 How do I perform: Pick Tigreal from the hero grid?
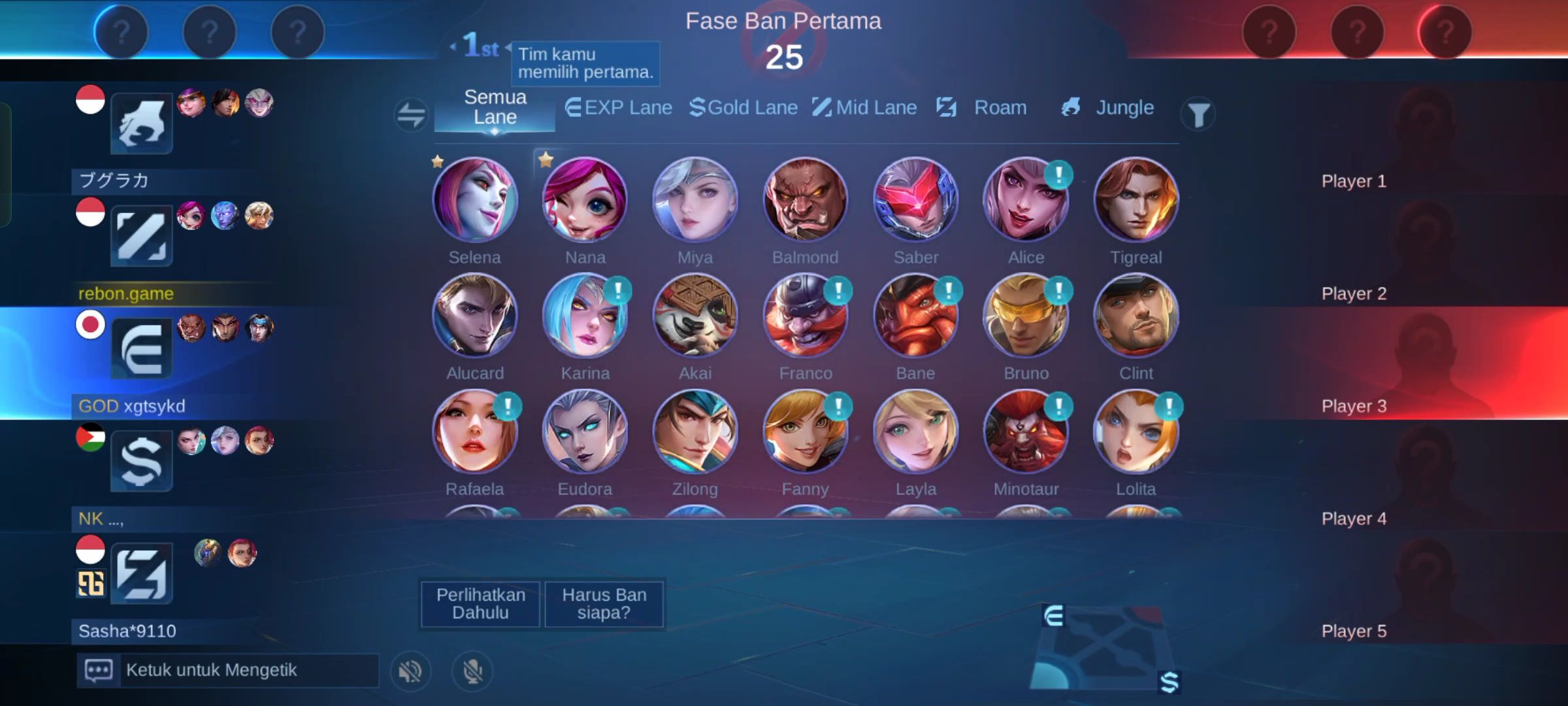point(1136,200)
